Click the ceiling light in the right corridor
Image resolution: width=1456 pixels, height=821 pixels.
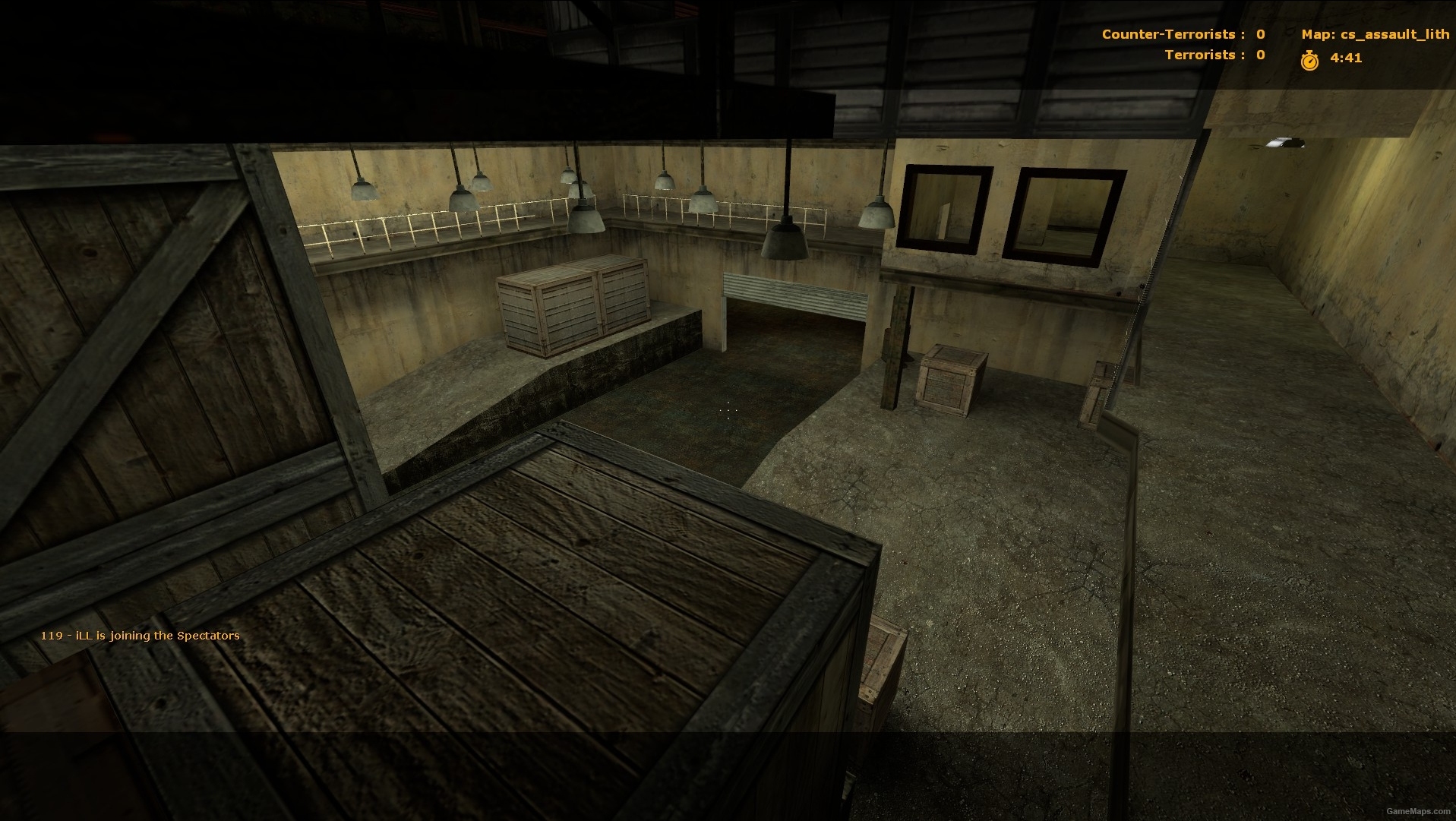click(1285, 141)
